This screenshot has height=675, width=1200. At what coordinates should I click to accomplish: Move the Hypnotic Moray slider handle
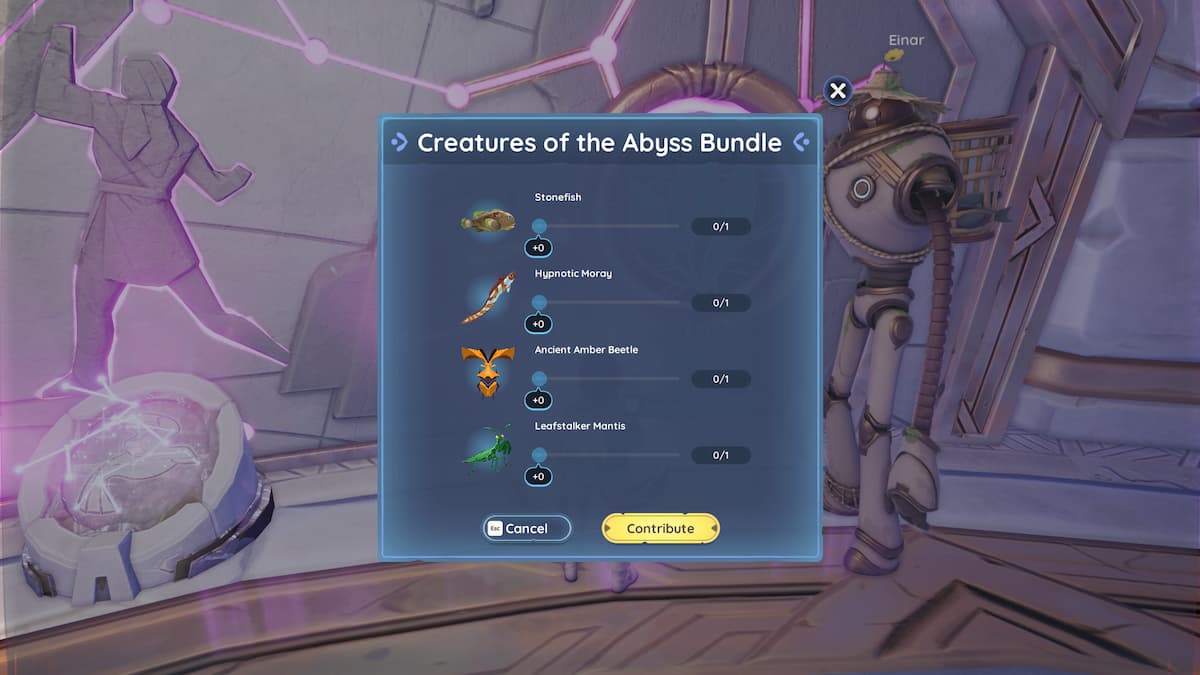tap(539, 303)
